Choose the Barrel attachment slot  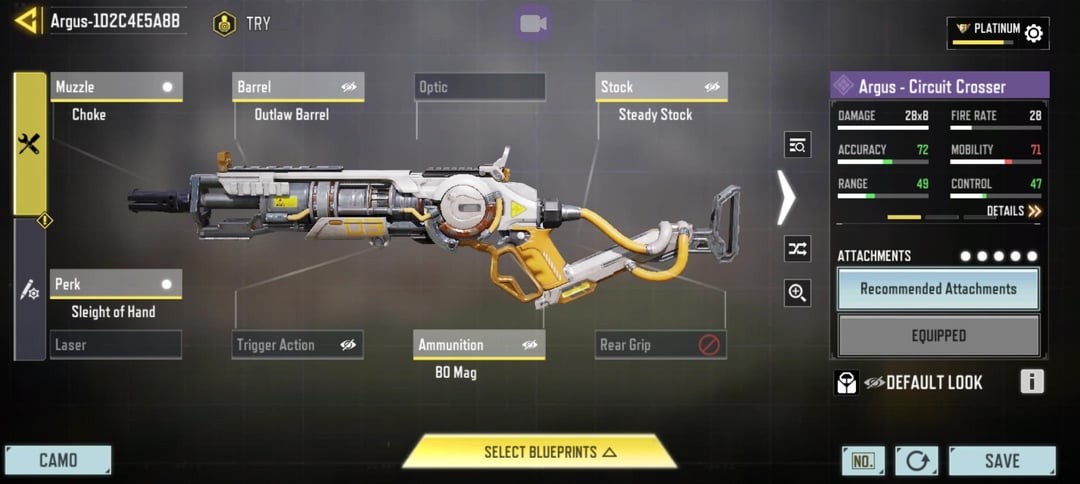298,87
